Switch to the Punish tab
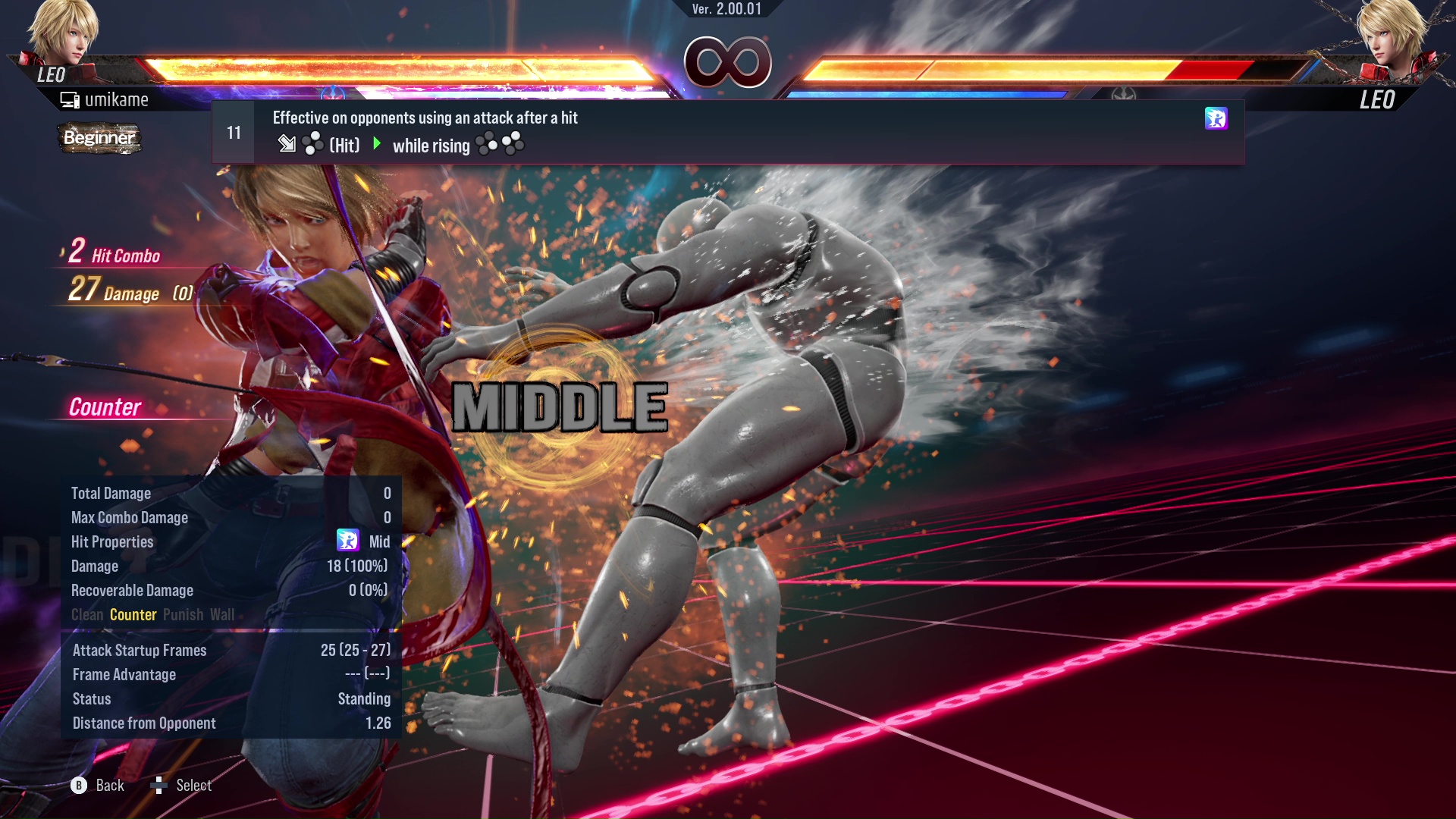This screenshot has width=1456, height=819. point(183,615)
